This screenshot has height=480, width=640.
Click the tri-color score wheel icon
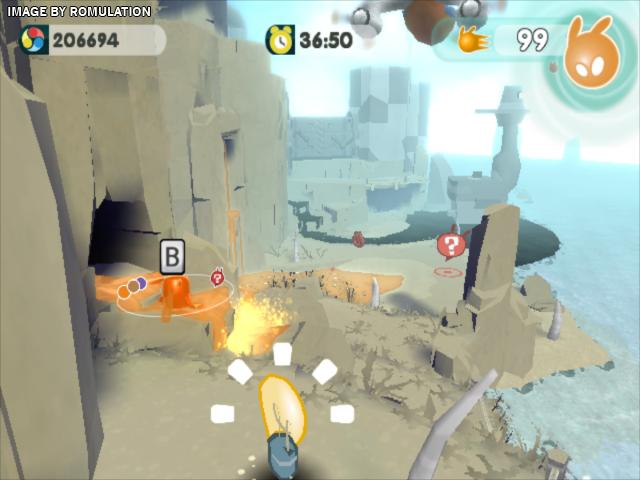point(34,40)
